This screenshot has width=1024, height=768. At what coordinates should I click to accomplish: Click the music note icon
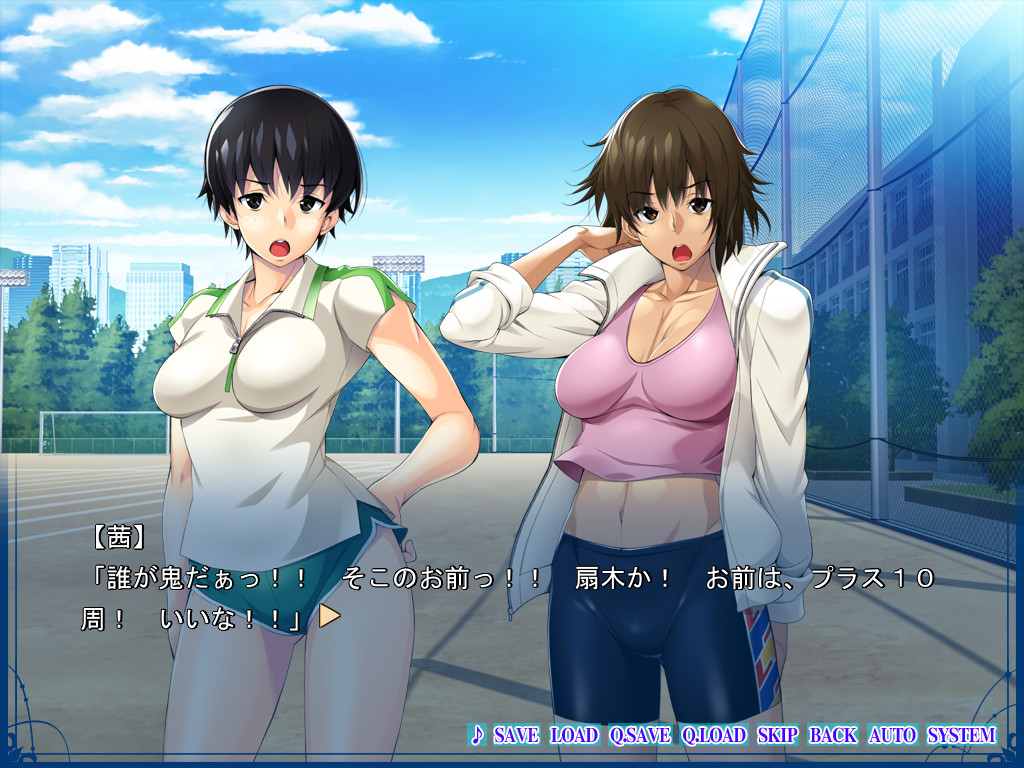[x=477, y=735]
